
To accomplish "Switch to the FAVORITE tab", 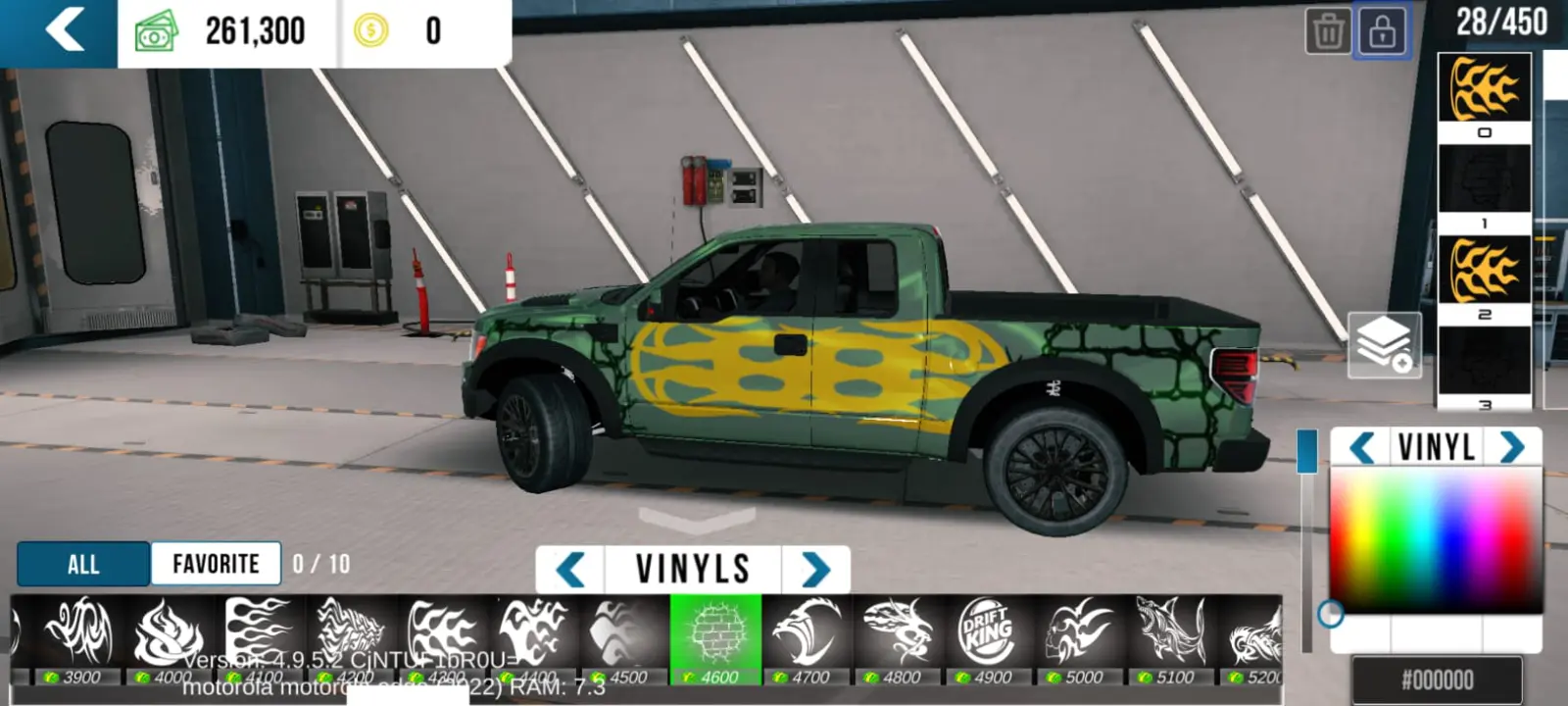I will pyautogui.click(x=215, y=564).
